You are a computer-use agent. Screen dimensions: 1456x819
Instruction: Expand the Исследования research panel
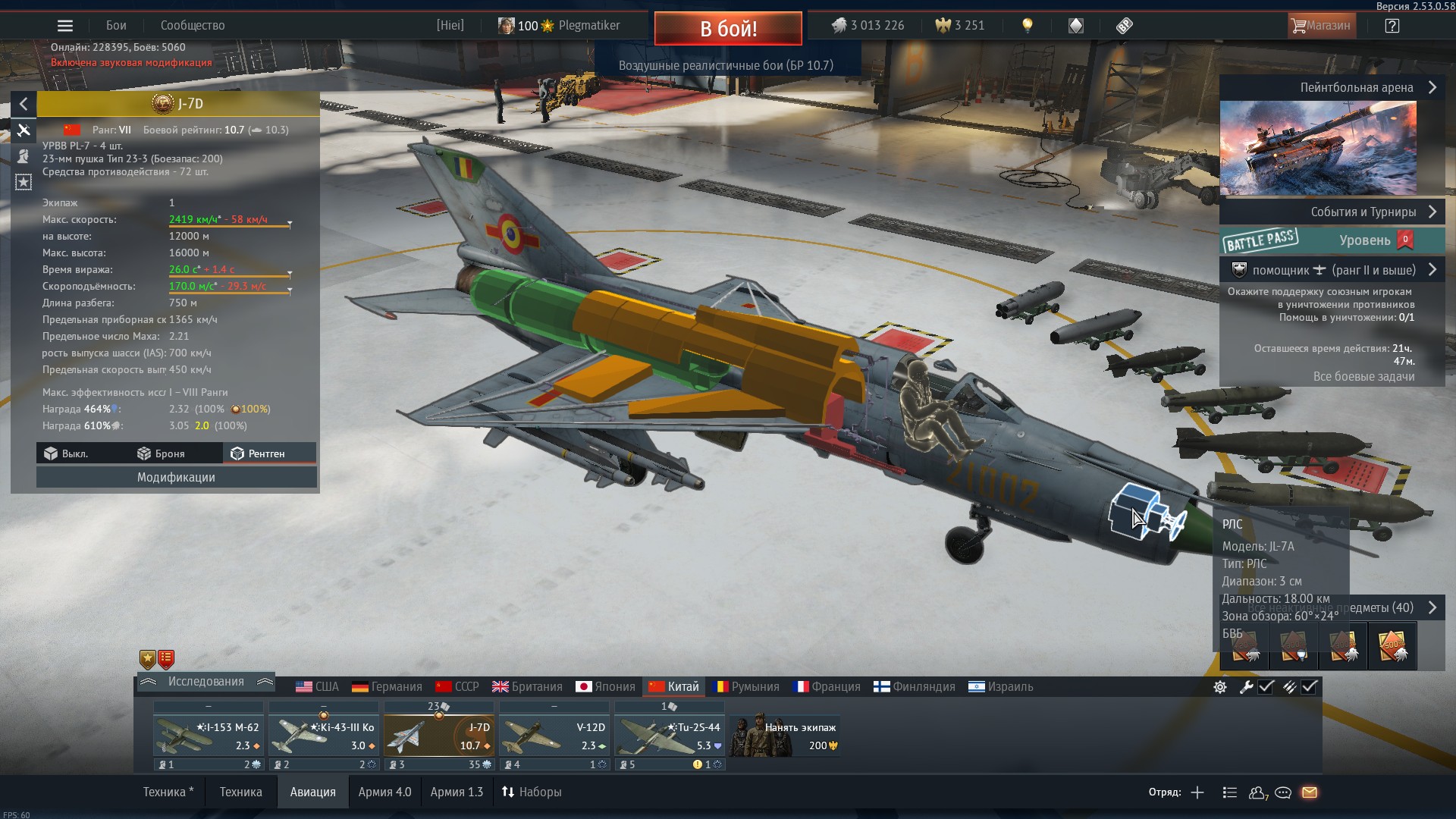tap(206, 682)
